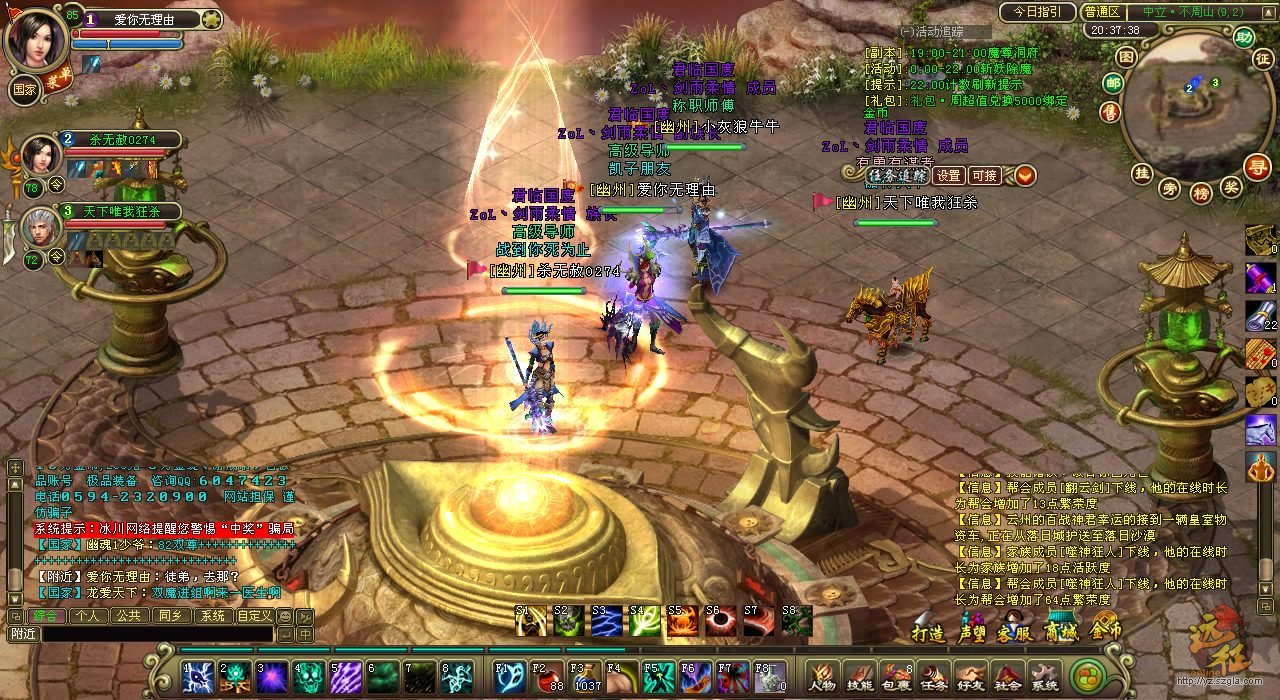Viewport: 1280px width, 700px height.
Task: Open 设置 in the quest tracker
Action: point(948,176)
